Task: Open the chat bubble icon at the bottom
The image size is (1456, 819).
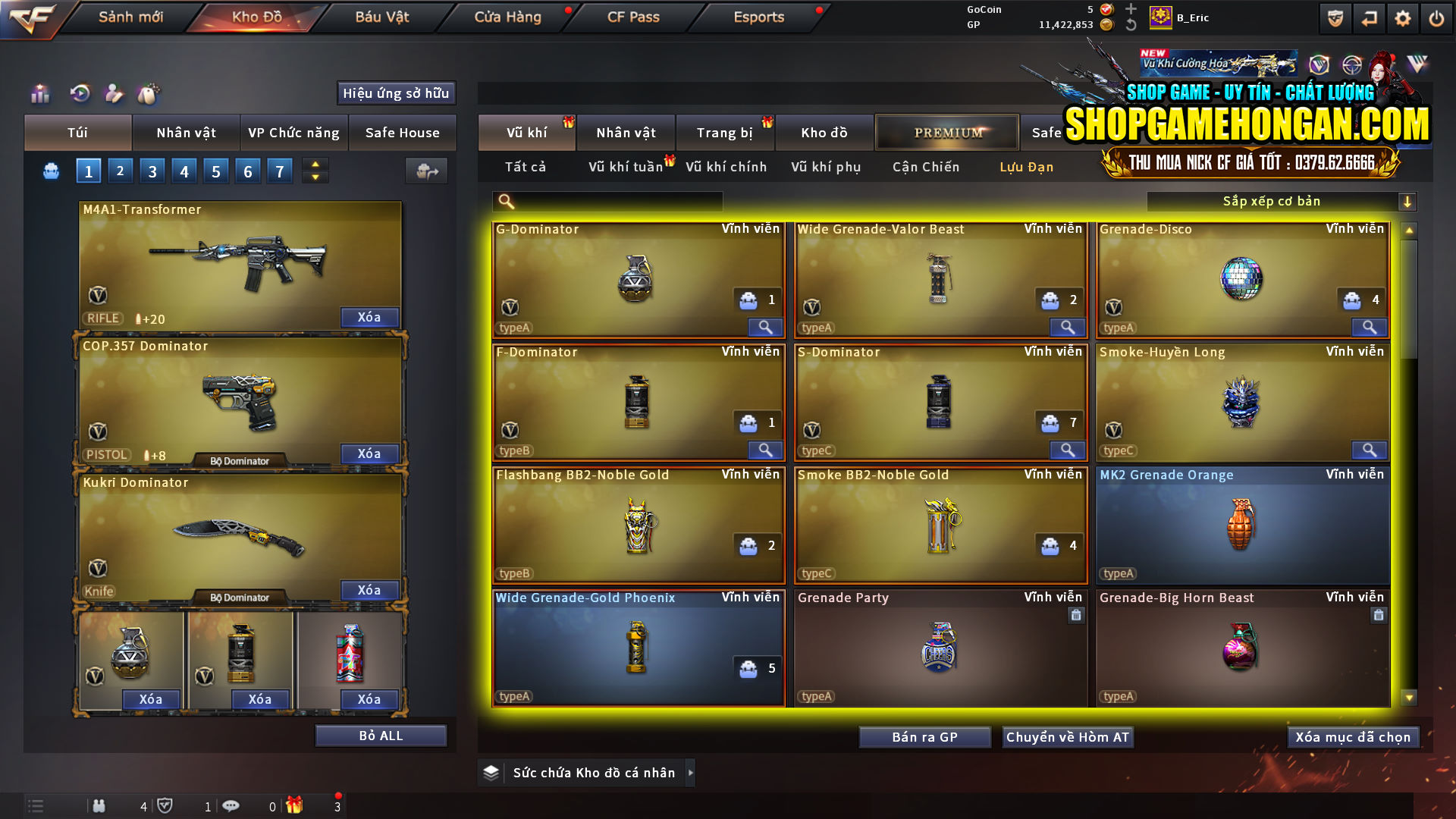Action: coord(231,806)
